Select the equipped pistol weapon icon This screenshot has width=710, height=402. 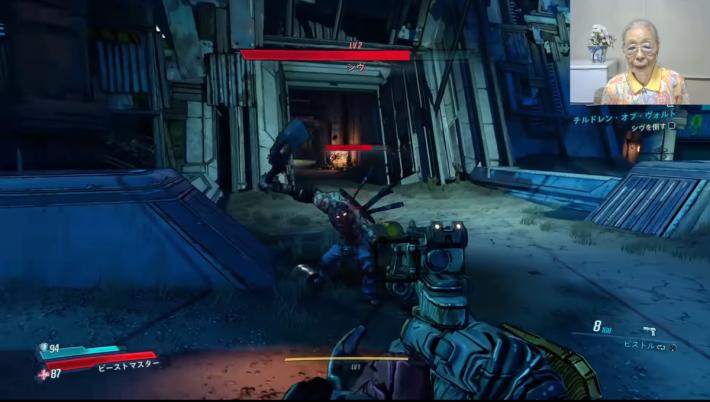649,330
